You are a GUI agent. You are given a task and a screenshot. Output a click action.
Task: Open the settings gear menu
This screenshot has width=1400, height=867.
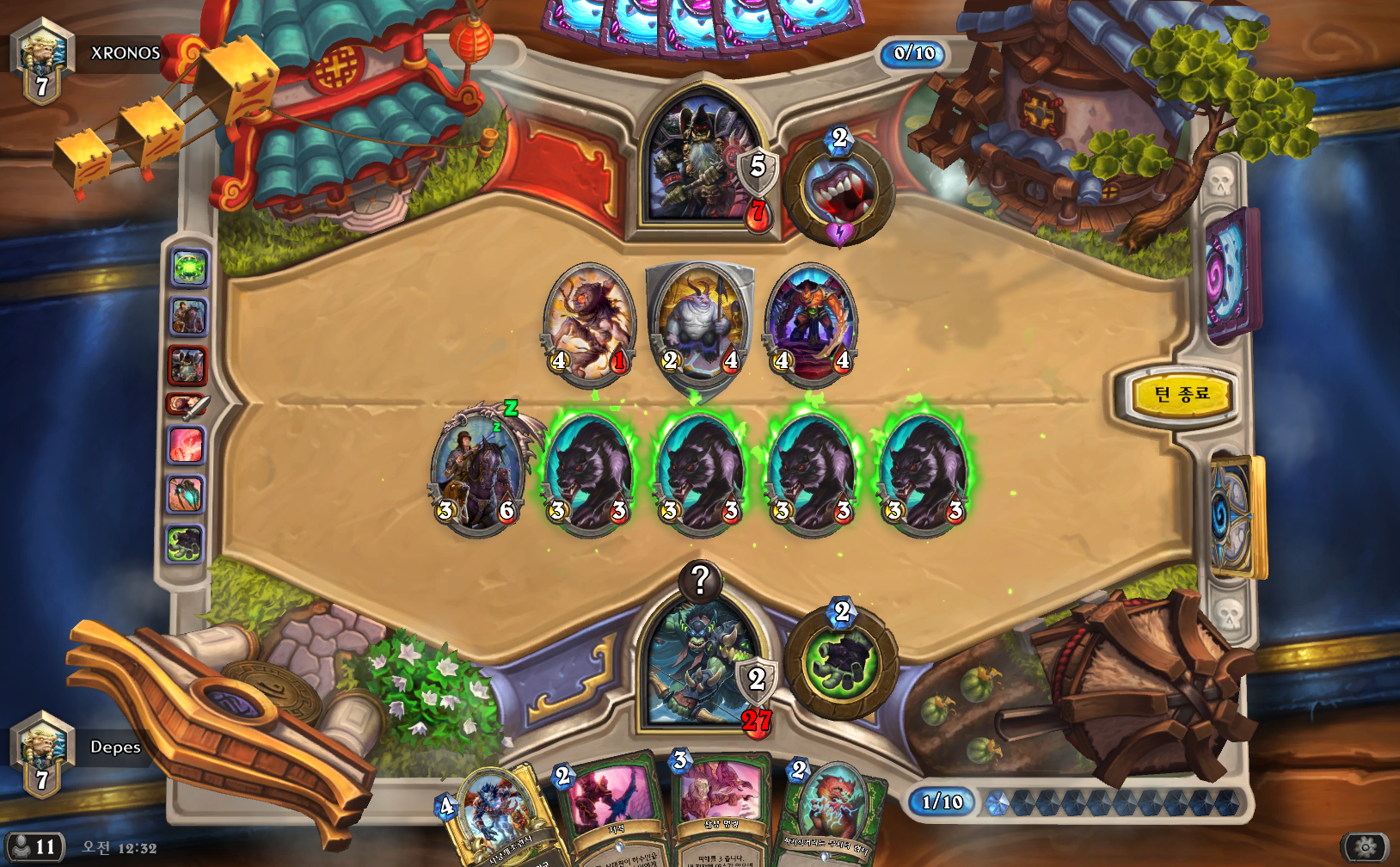tap(1364, 848)
